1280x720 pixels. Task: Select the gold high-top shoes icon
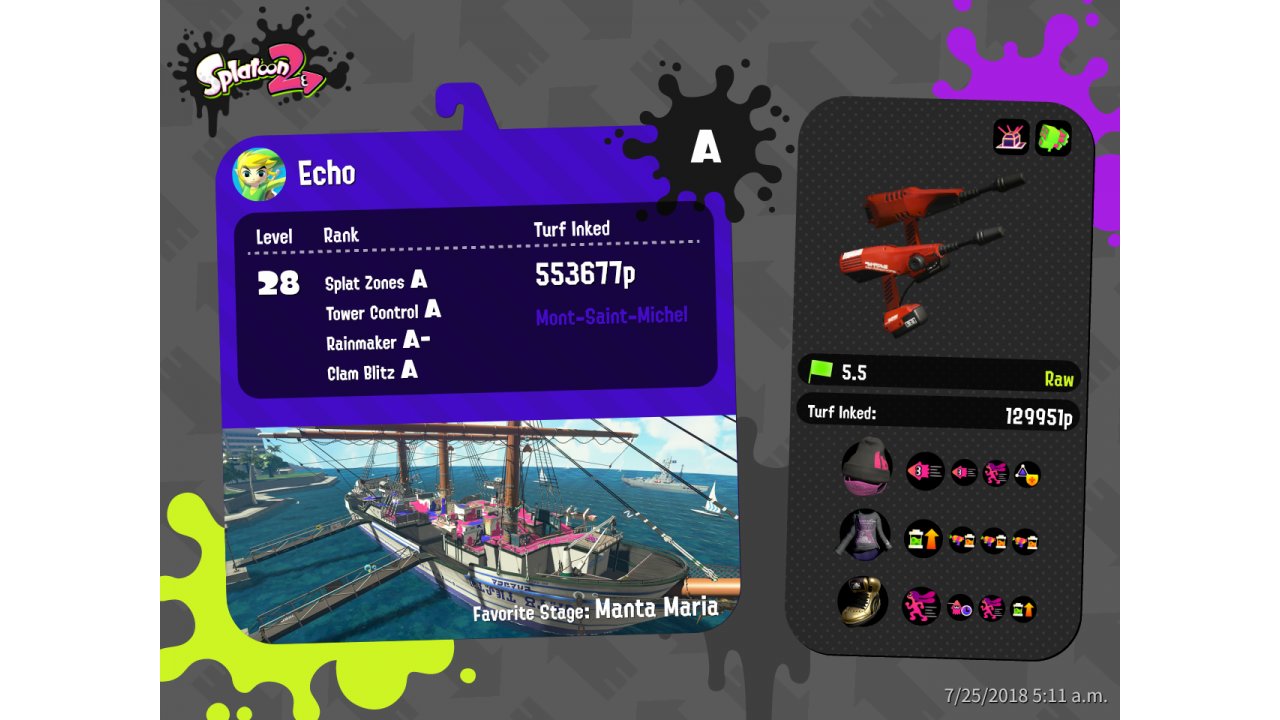pyautogui.click(x=863, y=603)
